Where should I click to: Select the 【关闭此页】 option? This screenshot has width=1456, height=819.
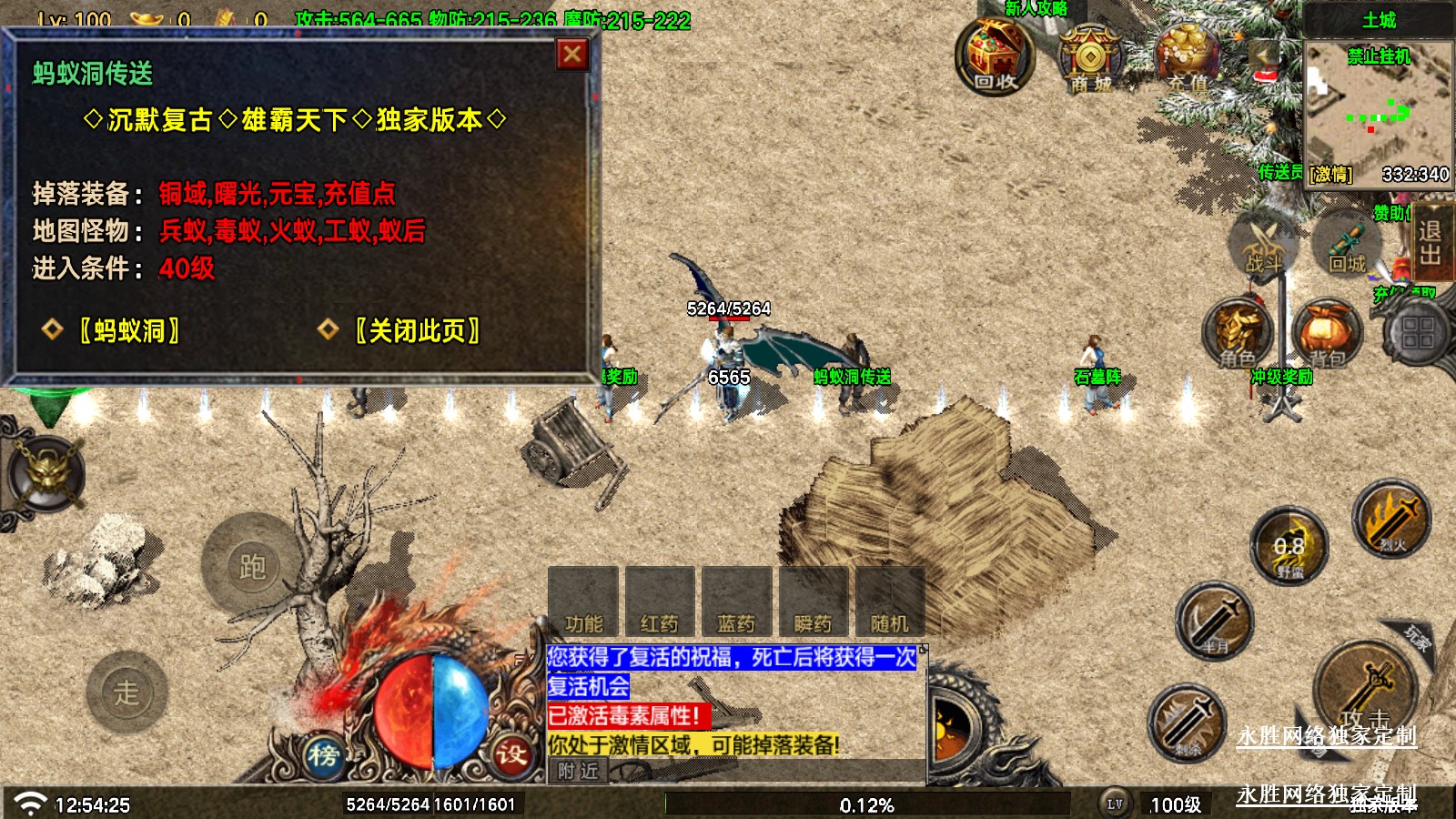click(x=417, y=330)
